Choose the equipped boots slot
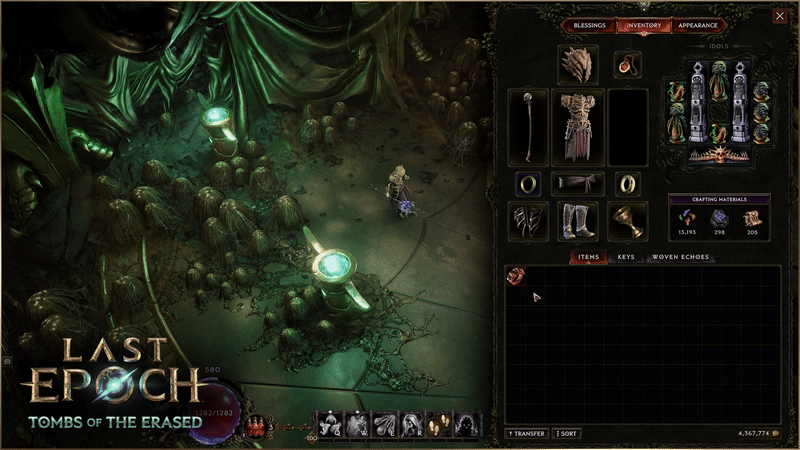800x450 pixels. (x=579, y=220)
